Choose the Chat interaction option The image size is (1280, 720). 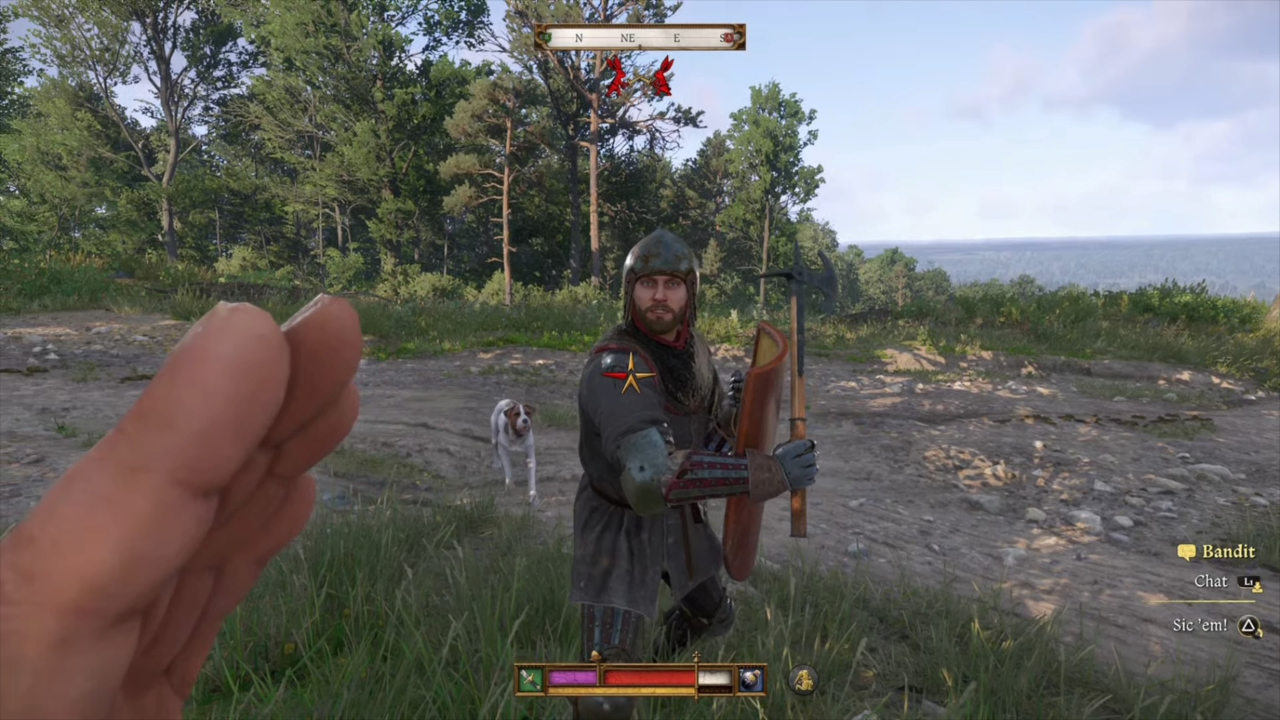click(x=1211, y=581)
